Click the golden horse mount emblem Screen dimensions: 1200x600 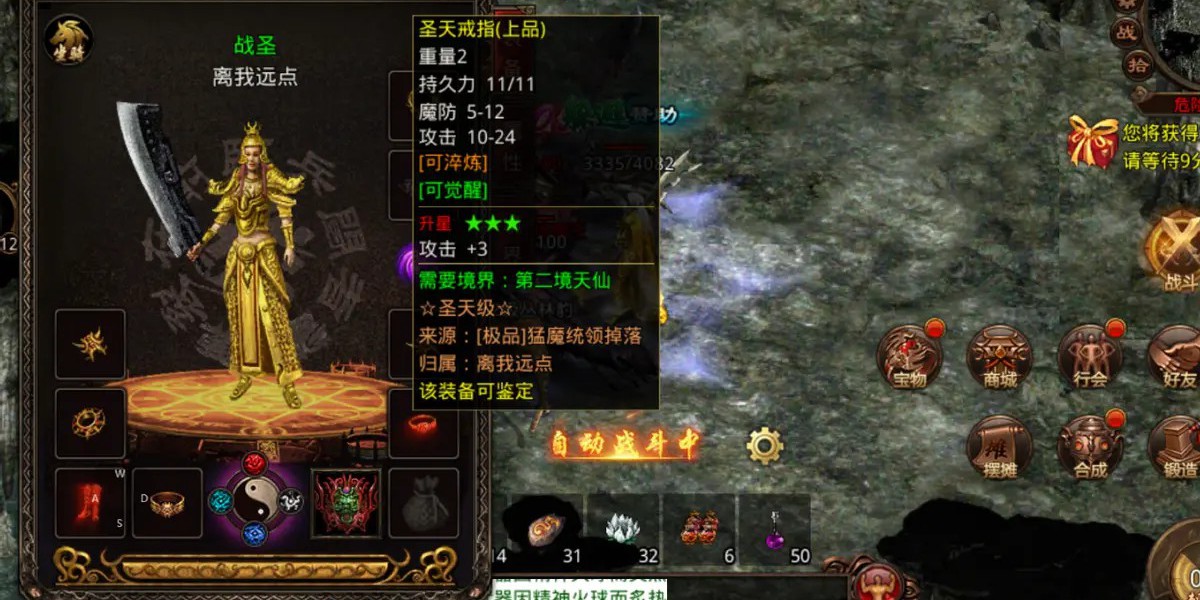tap(68, 42)
